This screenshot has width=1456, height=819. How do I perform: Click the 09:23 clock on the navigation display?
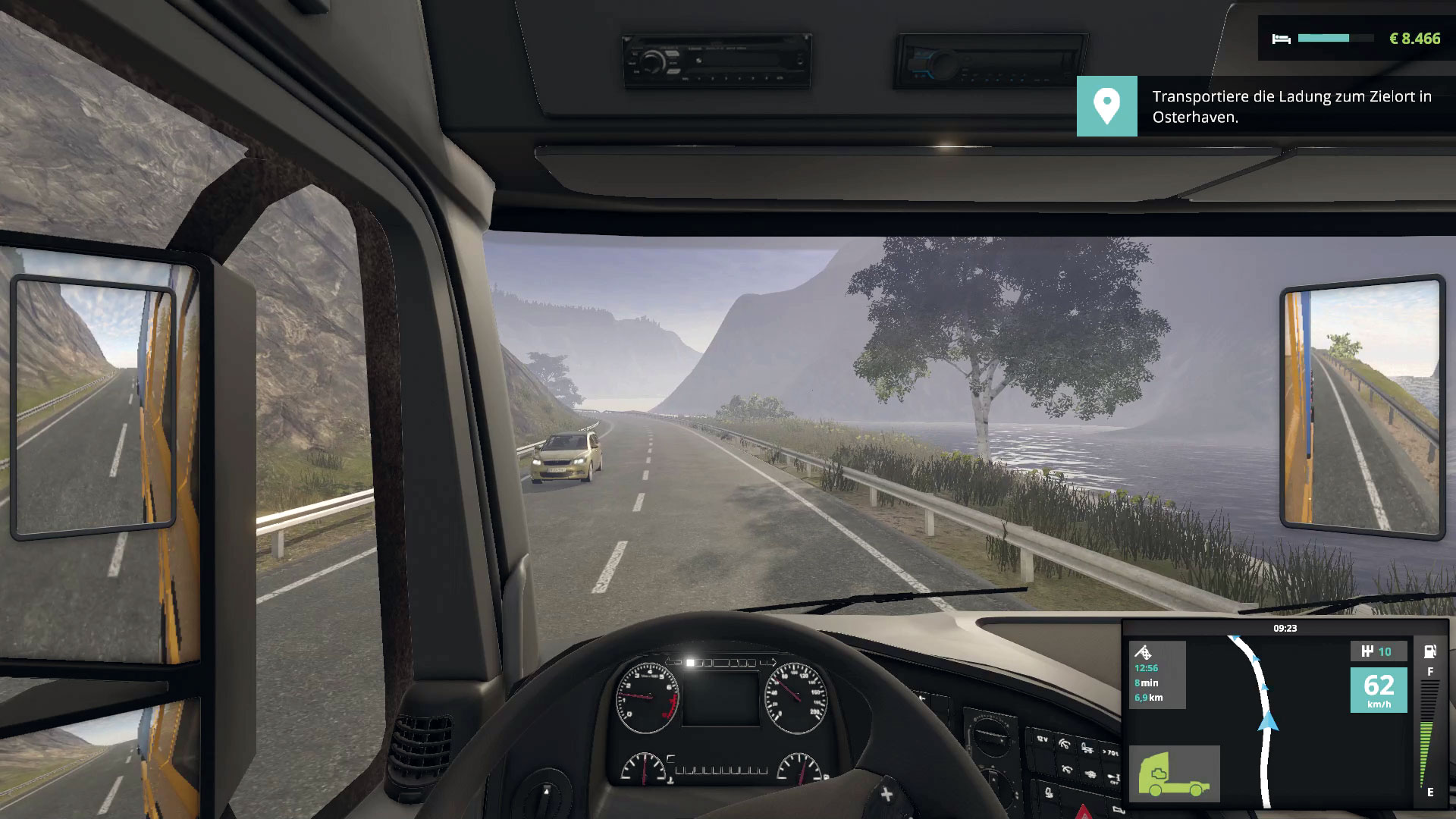tap(1285, 628)
